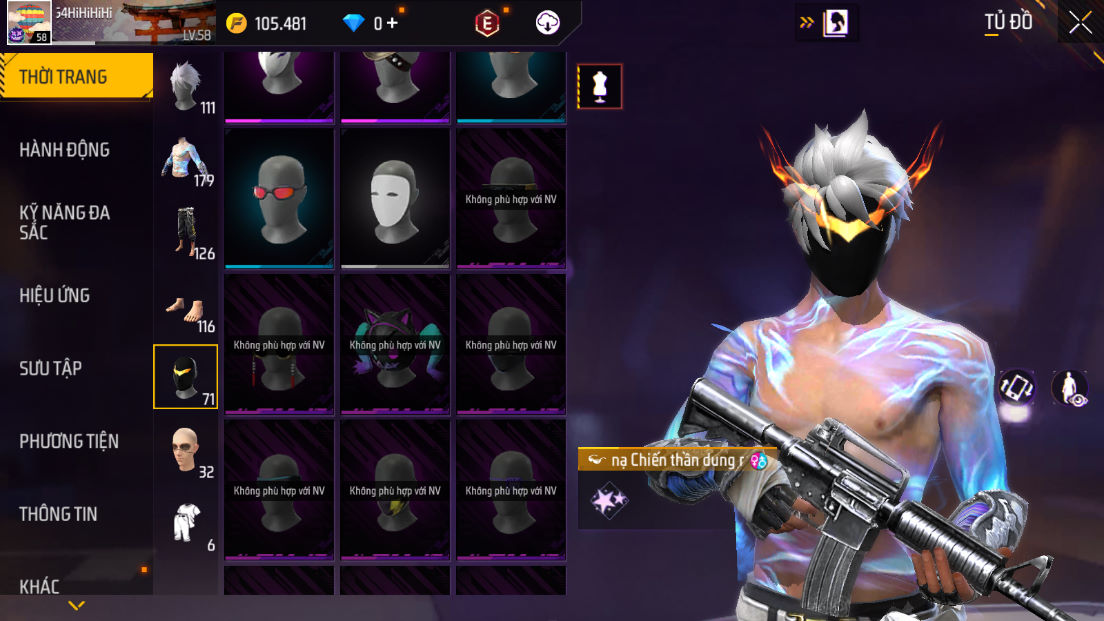Open the HIỆU ỨNG tab
This screenshot has height=621, width=1104.
click(x=55, y=296)
